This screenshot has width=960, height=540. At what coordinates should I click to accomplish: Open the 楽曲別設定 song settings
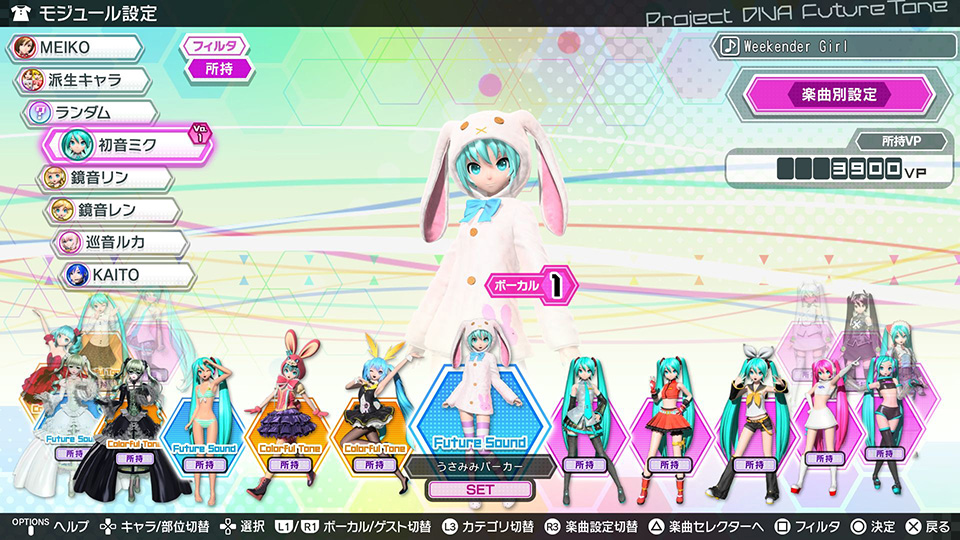[x=838, y=95]
